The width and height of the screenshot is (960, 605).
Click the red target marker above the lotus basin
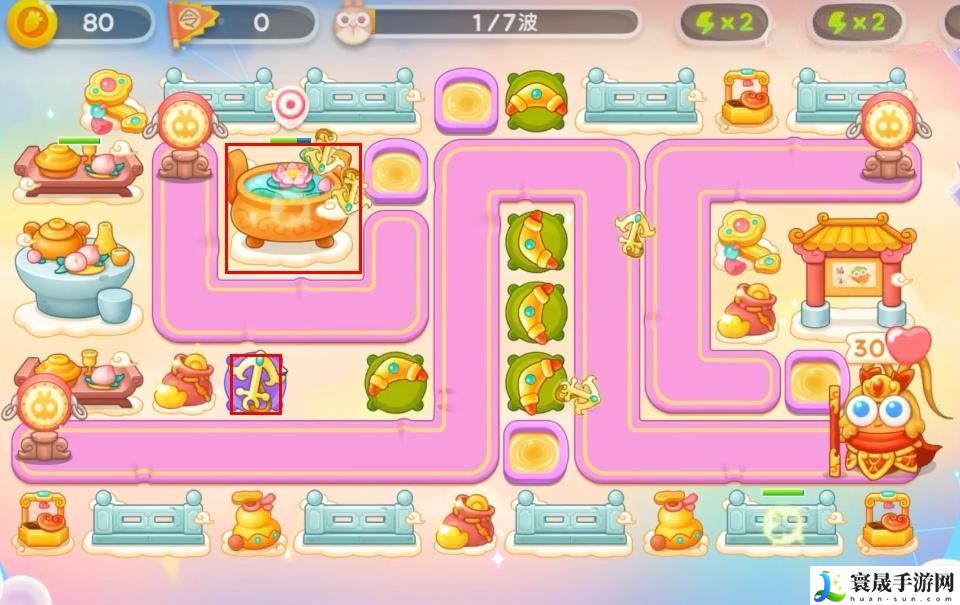tap(290, 102)
